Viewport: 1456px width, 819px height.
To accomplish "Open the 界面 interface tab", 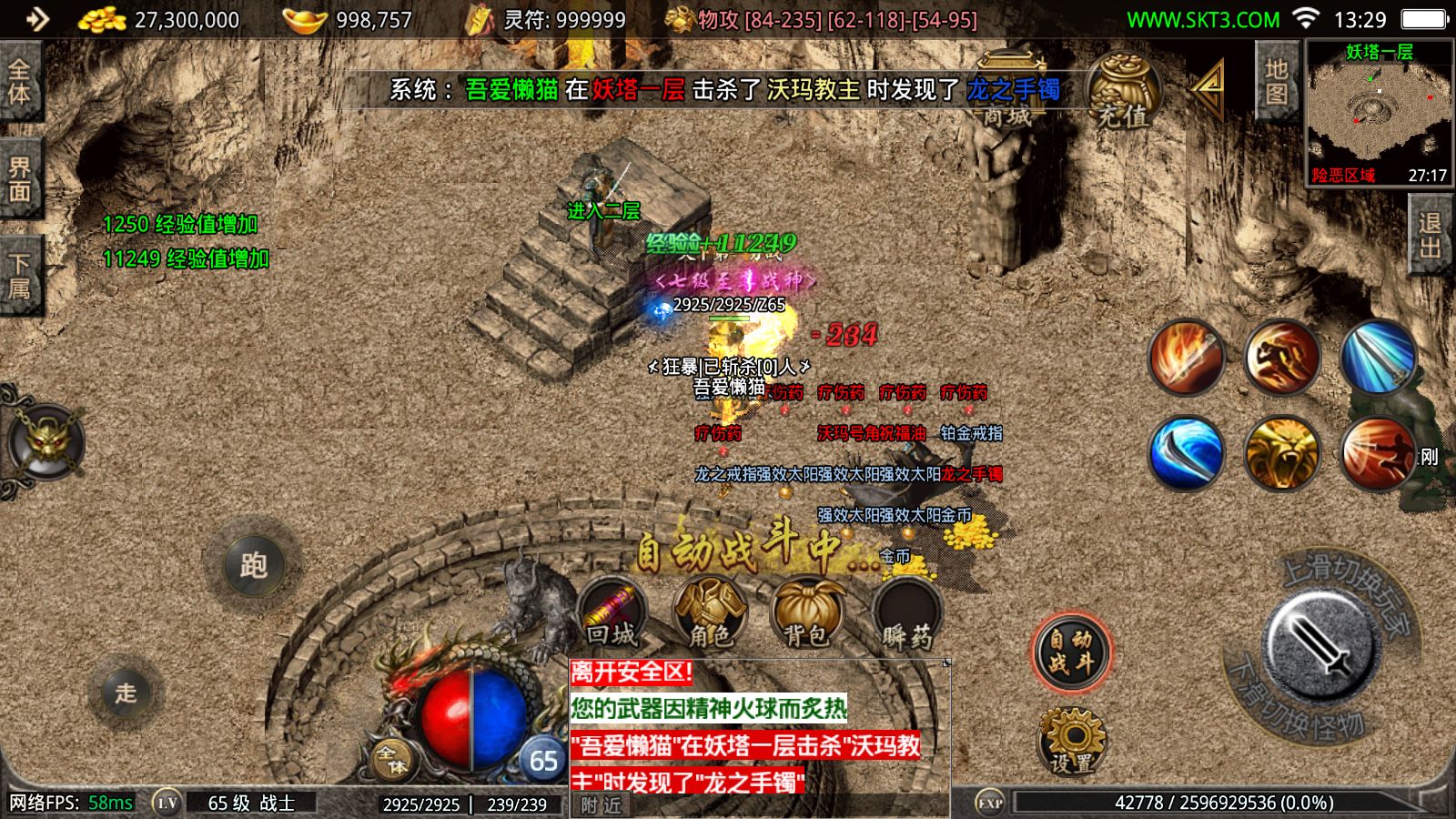I will click(20, 179).
